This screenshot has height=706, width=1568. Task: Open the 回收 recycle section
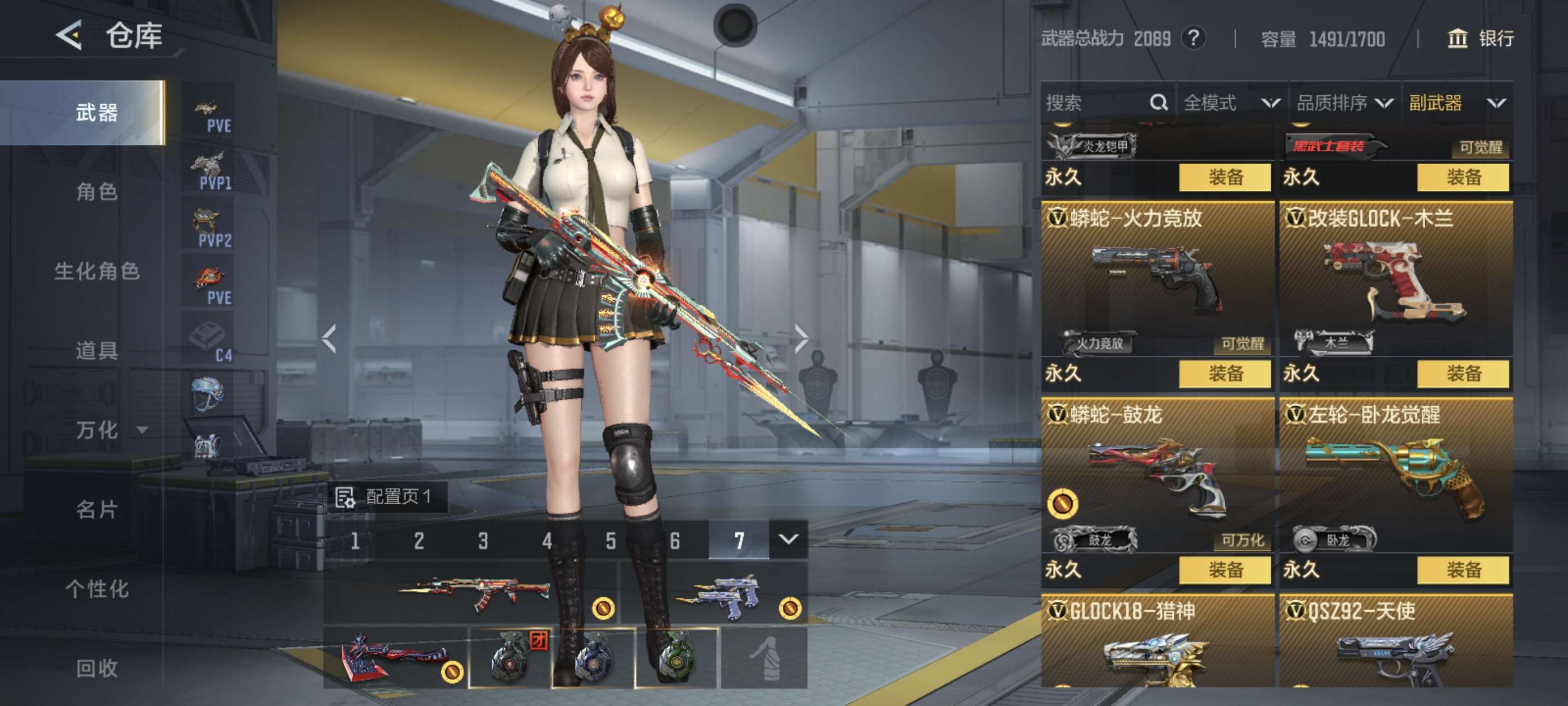[97, 668]
